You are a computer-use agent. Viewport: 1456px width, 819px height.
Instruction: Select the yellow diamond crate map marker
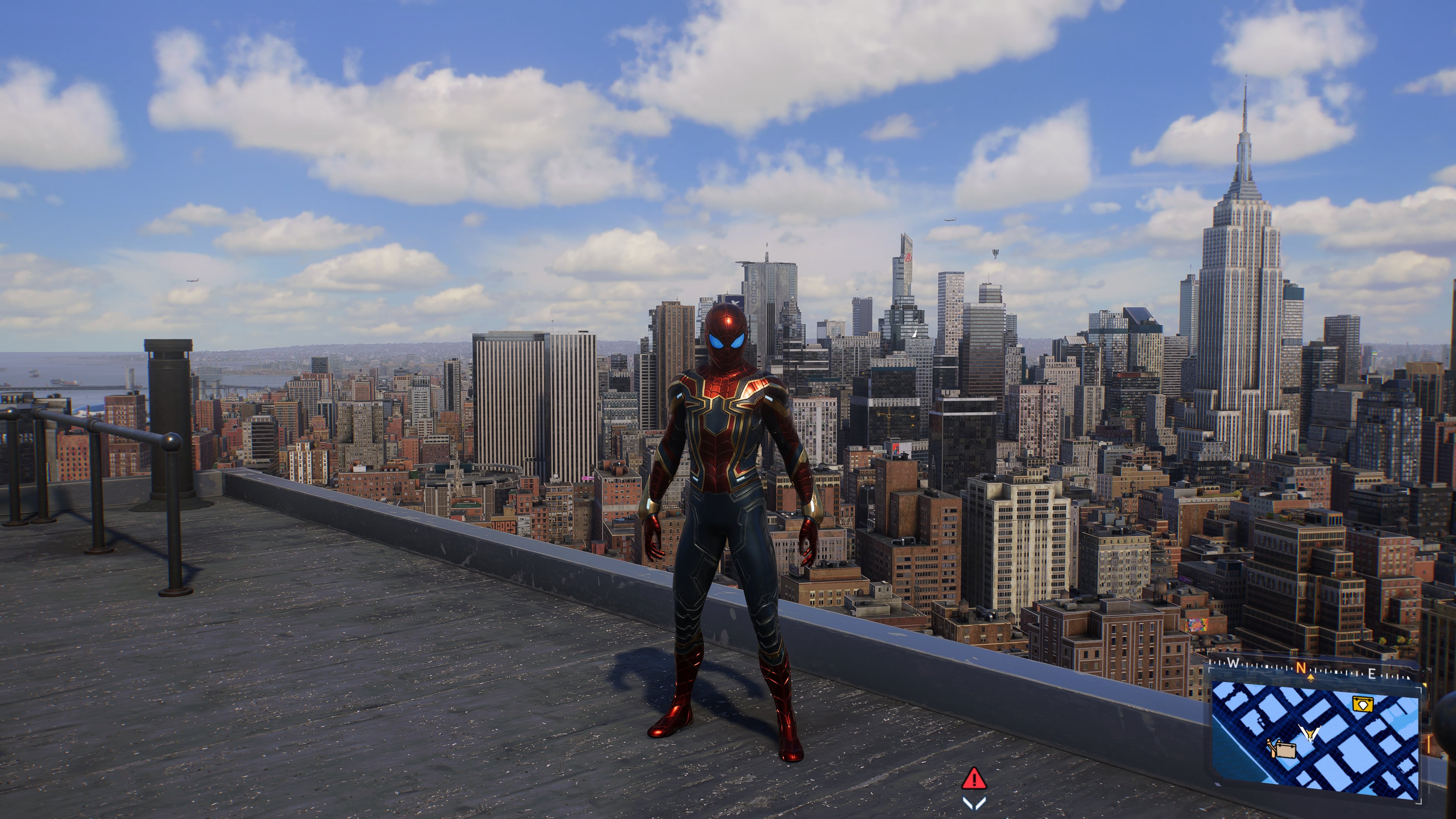coord(1363,704)
